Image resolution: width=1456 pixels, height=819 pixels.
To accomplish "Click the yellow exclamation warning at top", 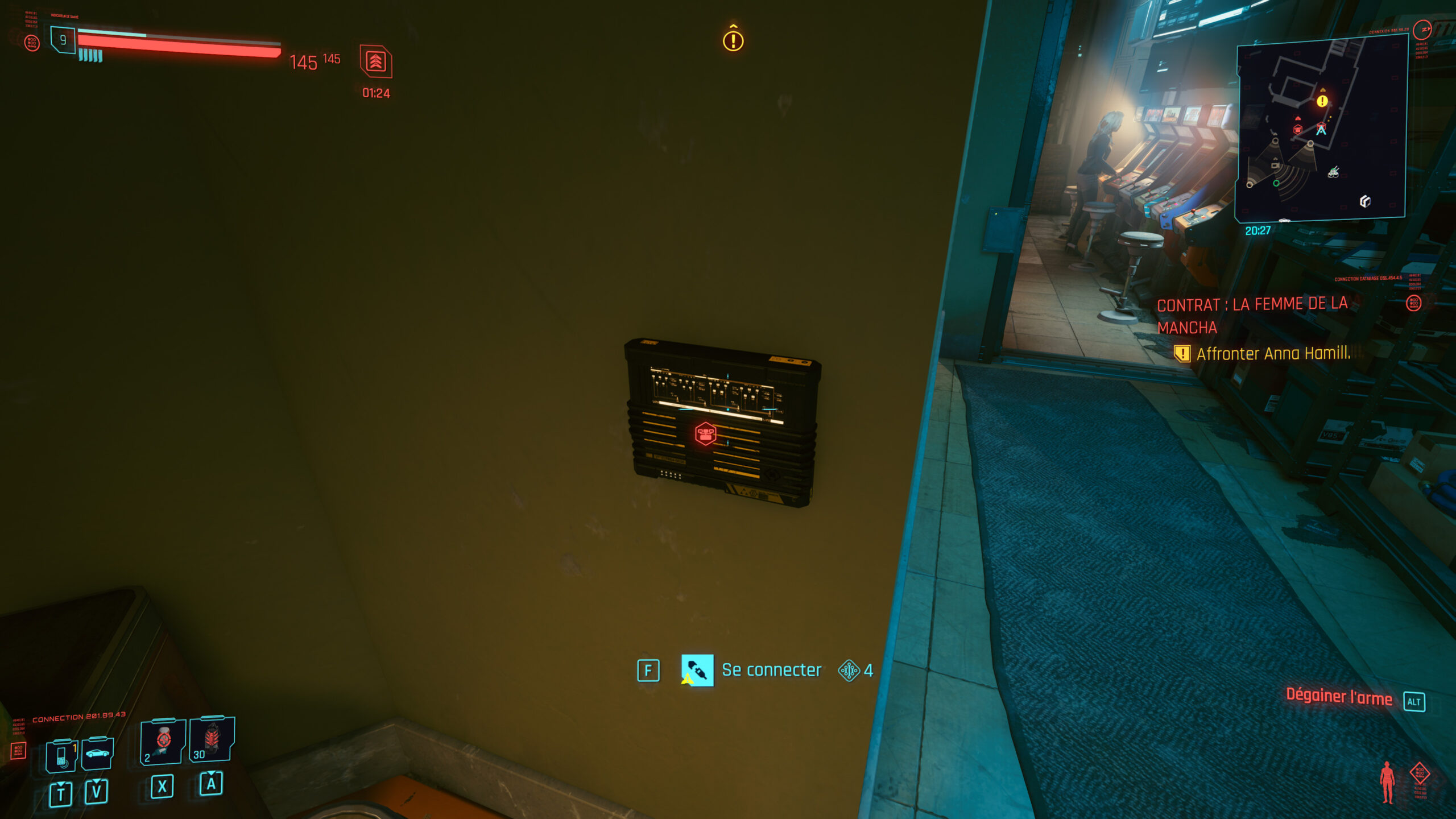I will [x=733, y=40].
